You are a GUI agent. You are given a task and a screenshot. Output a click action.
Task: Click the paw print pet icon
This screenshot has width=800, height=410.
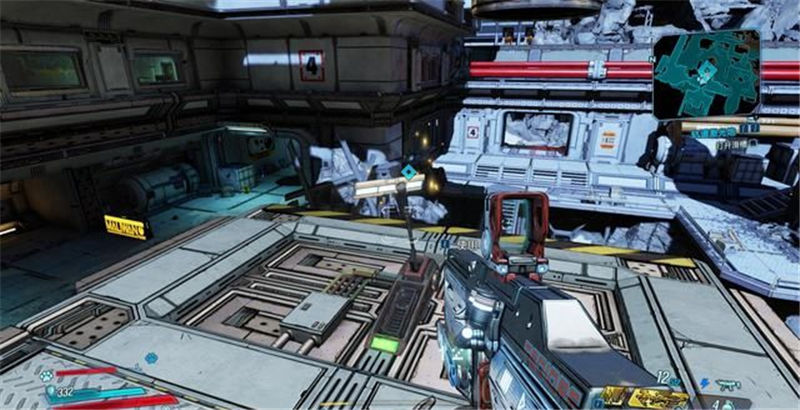tap(47, 377)
